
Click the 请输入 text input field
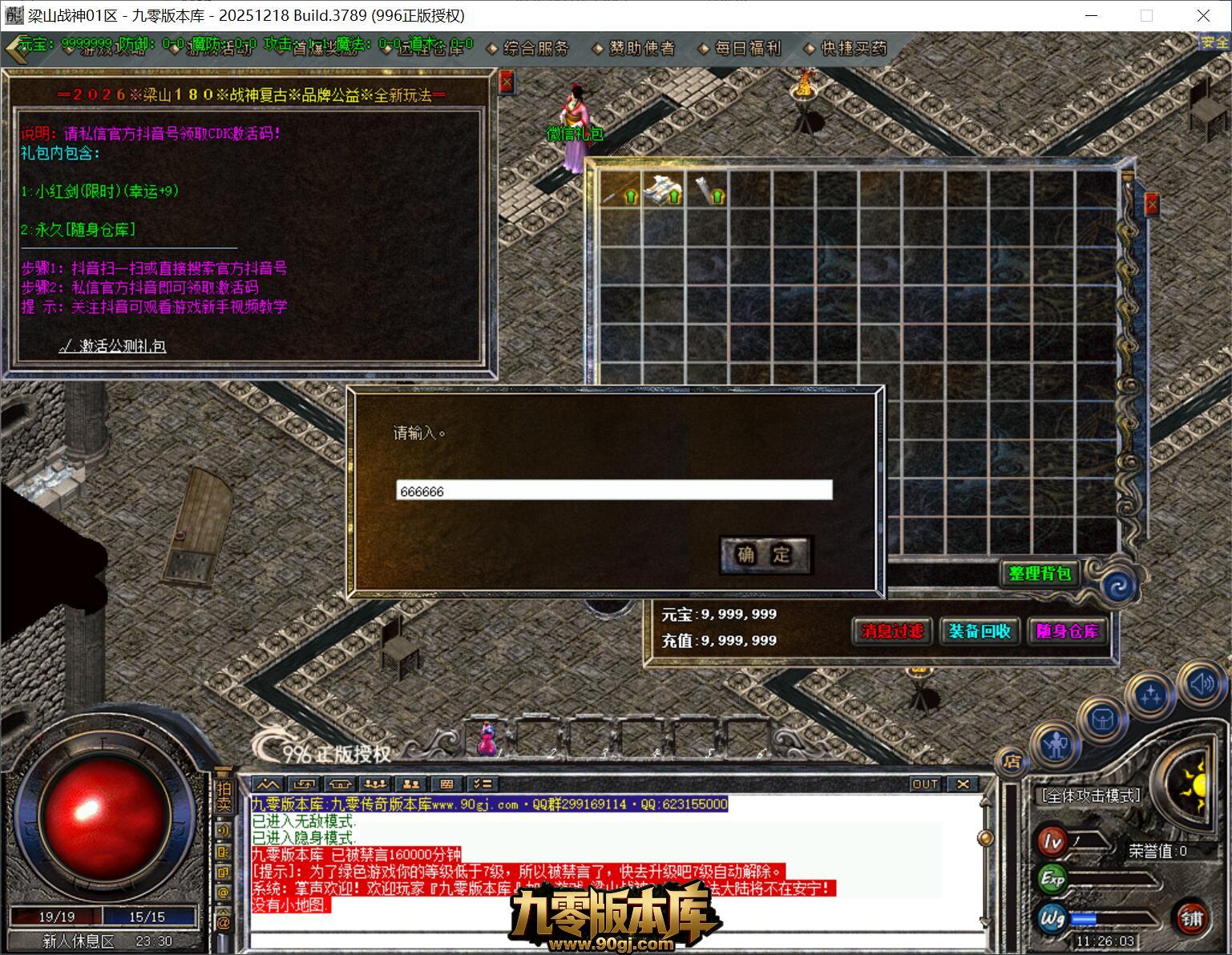(614, 490)
